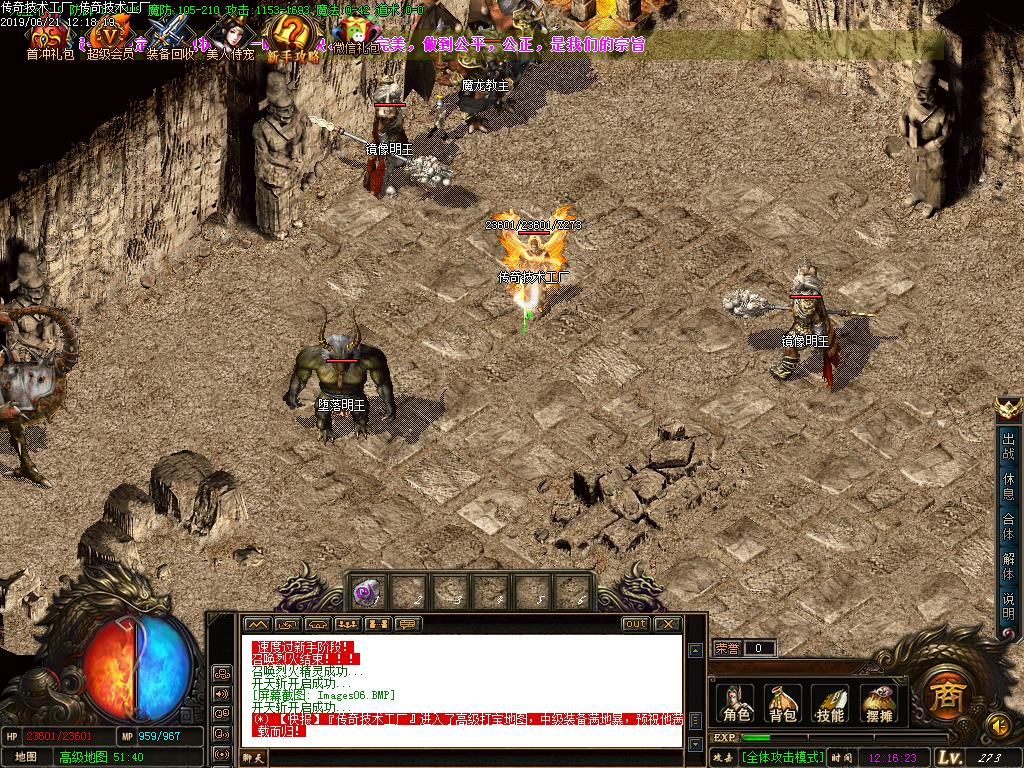Close the chat panel with the X button
The height and width of the screenshot is (768, 1024).
tap(667, 624)
